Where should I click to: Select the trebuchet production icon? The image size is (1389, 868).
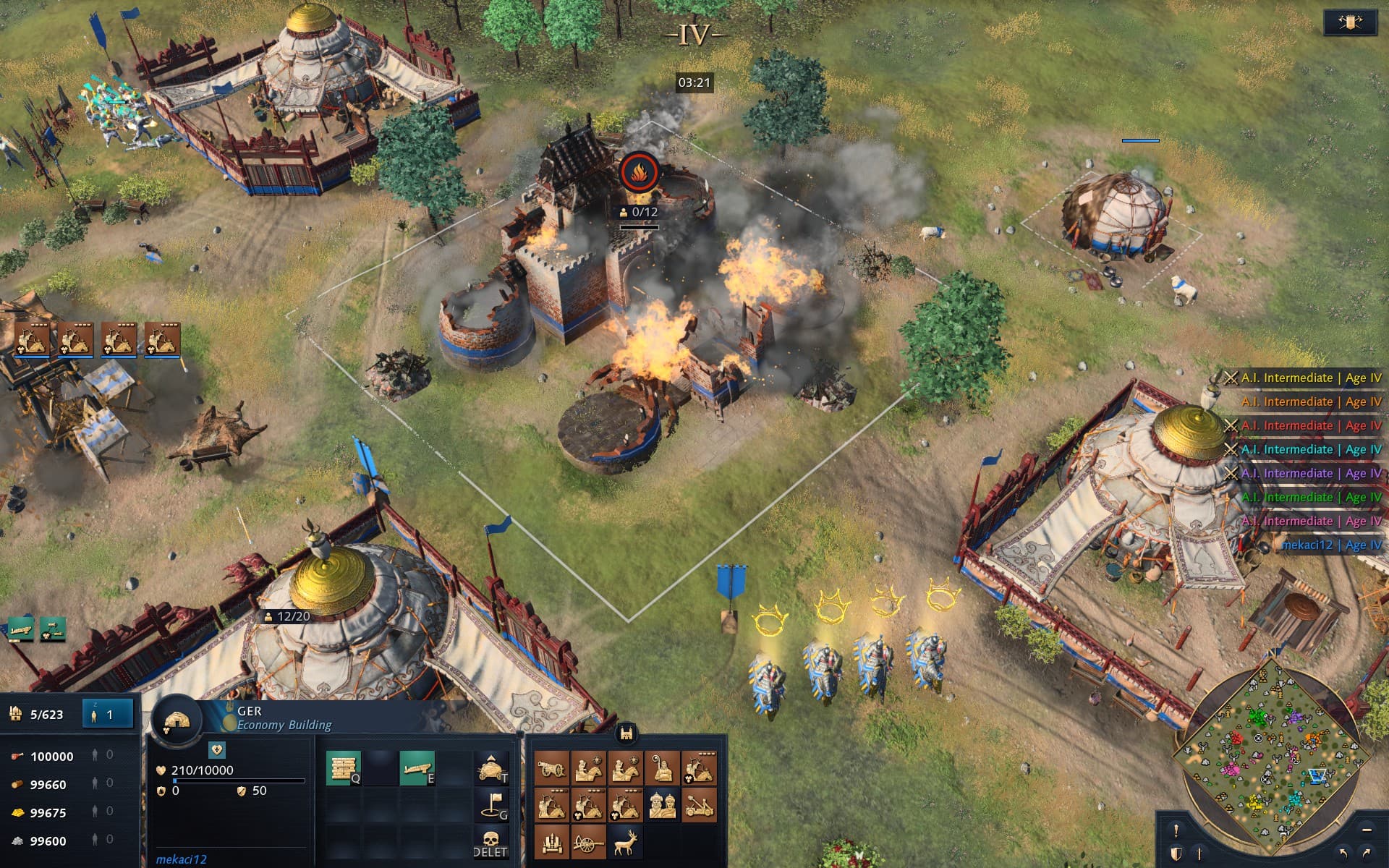699,806
